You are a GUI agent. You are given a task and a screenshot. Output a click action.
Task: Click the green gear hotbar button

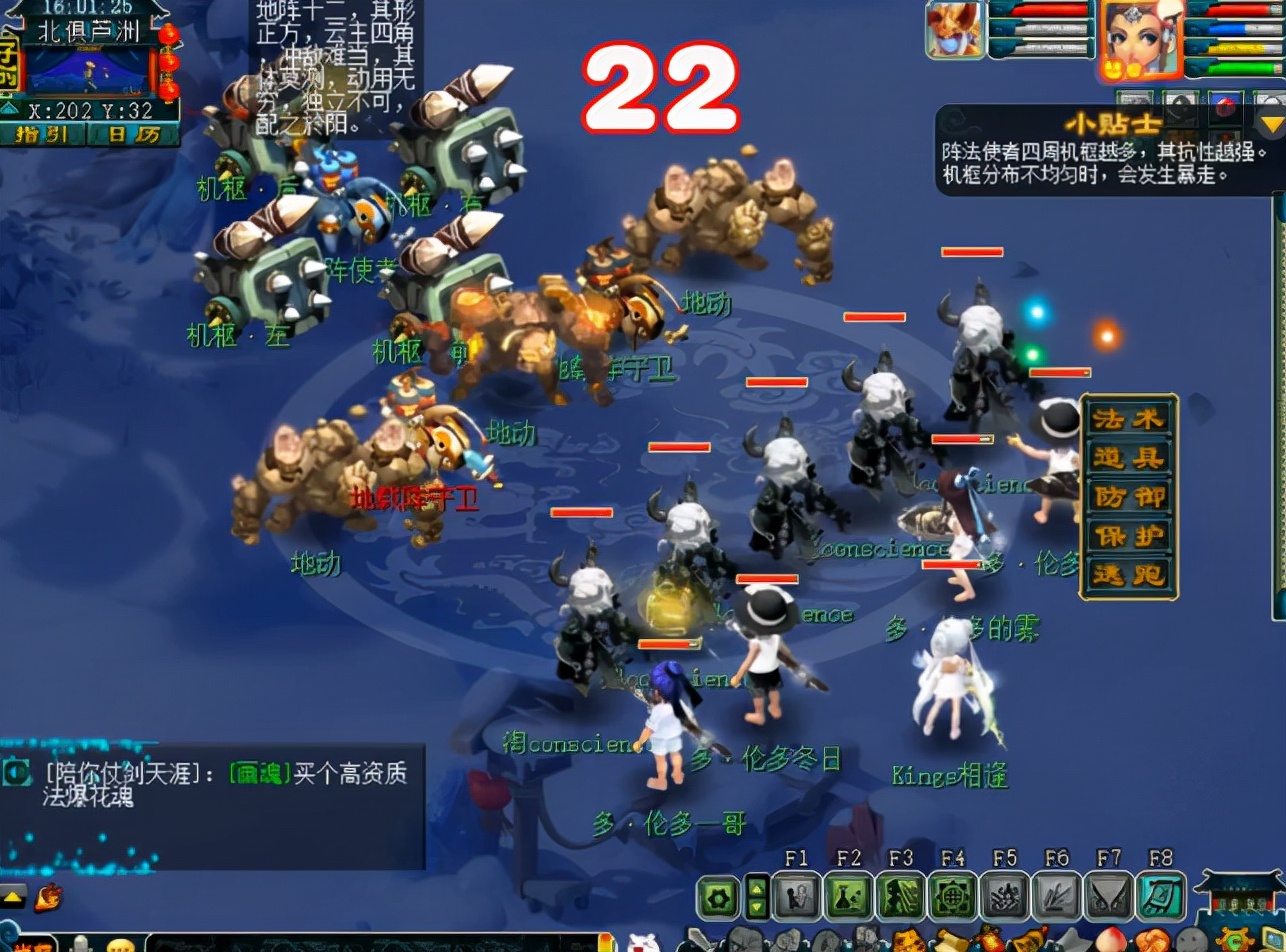tap(718, 897)
